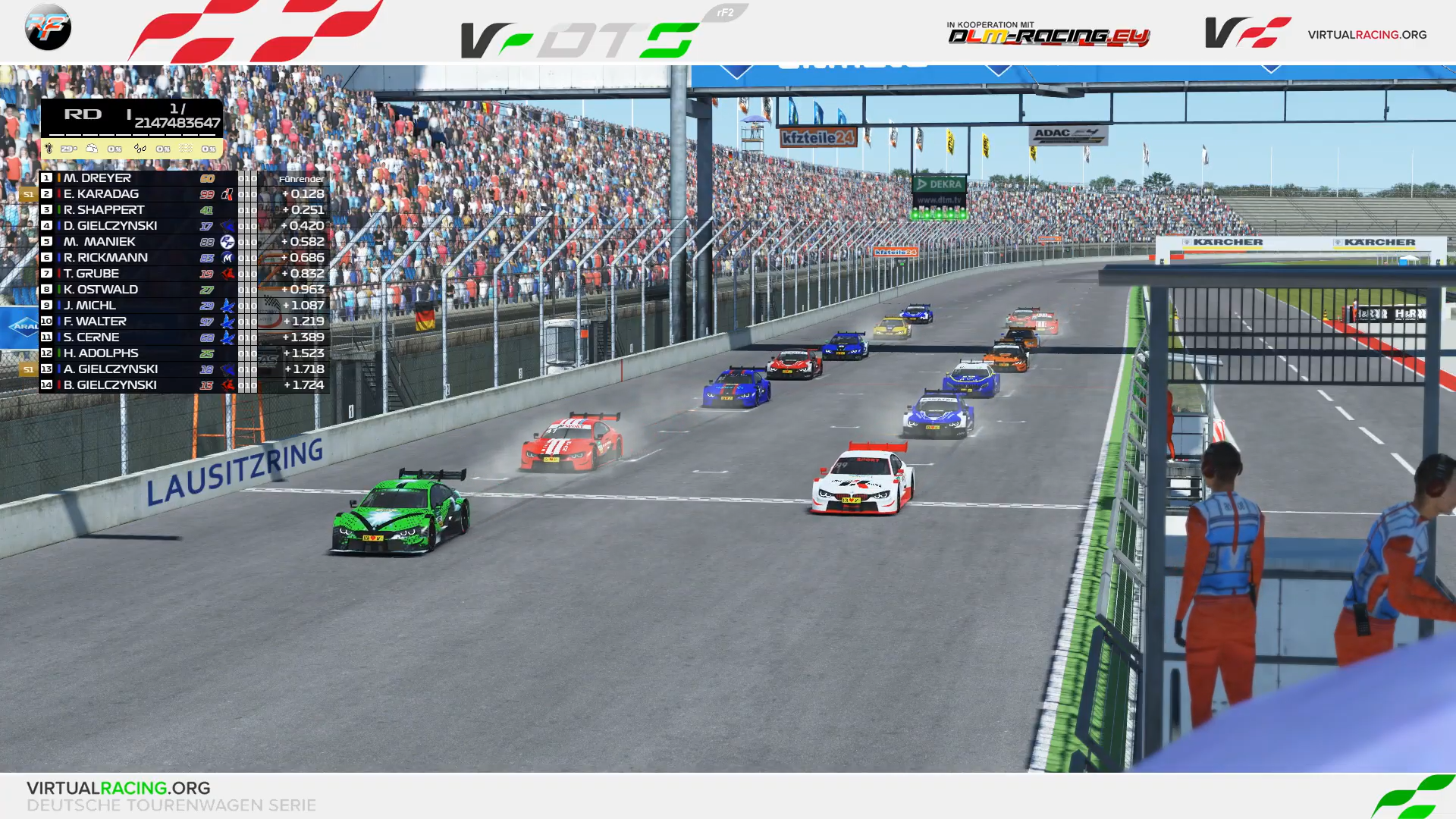Open the VIRTUALRACING.ORG header logo
Screen dimensions: 1456x819
point(1316,33)
